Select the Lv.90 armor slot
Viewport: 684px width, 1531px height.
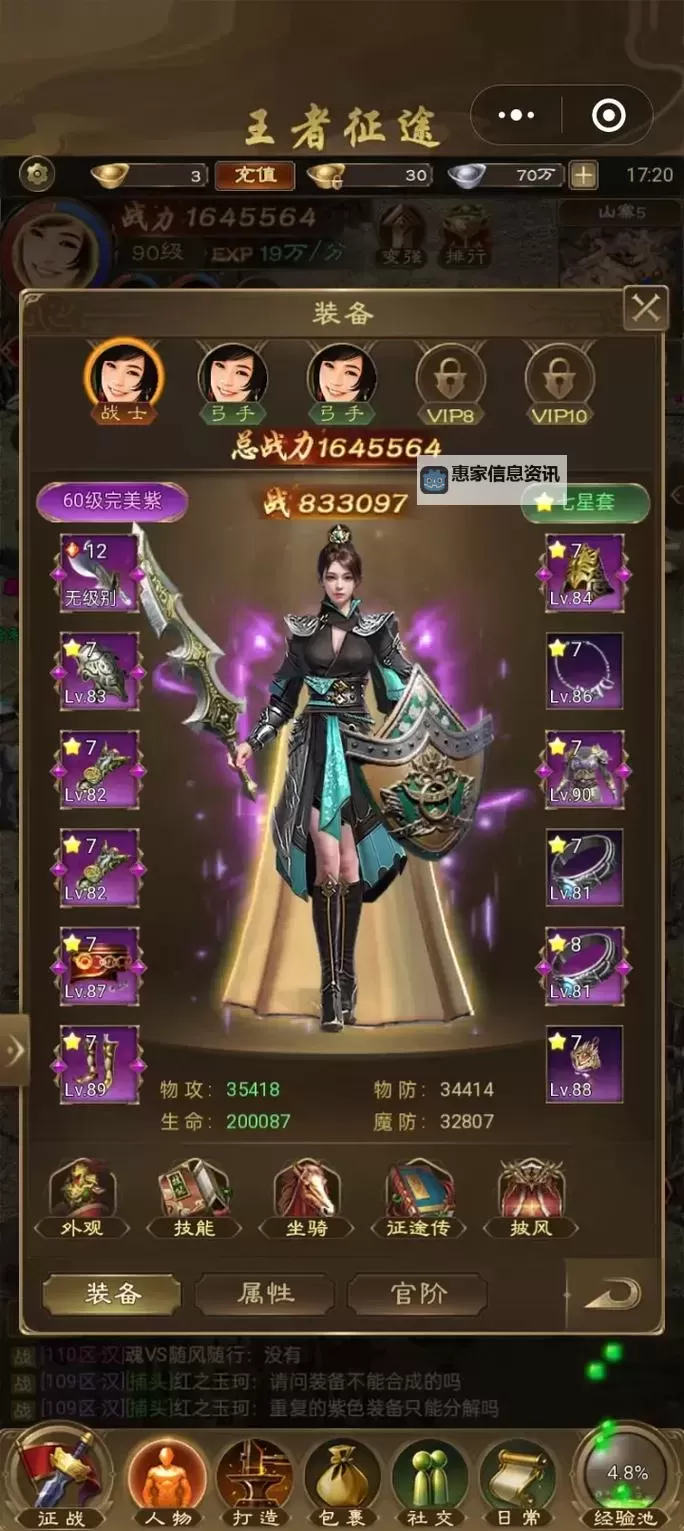tap(584, 769)
